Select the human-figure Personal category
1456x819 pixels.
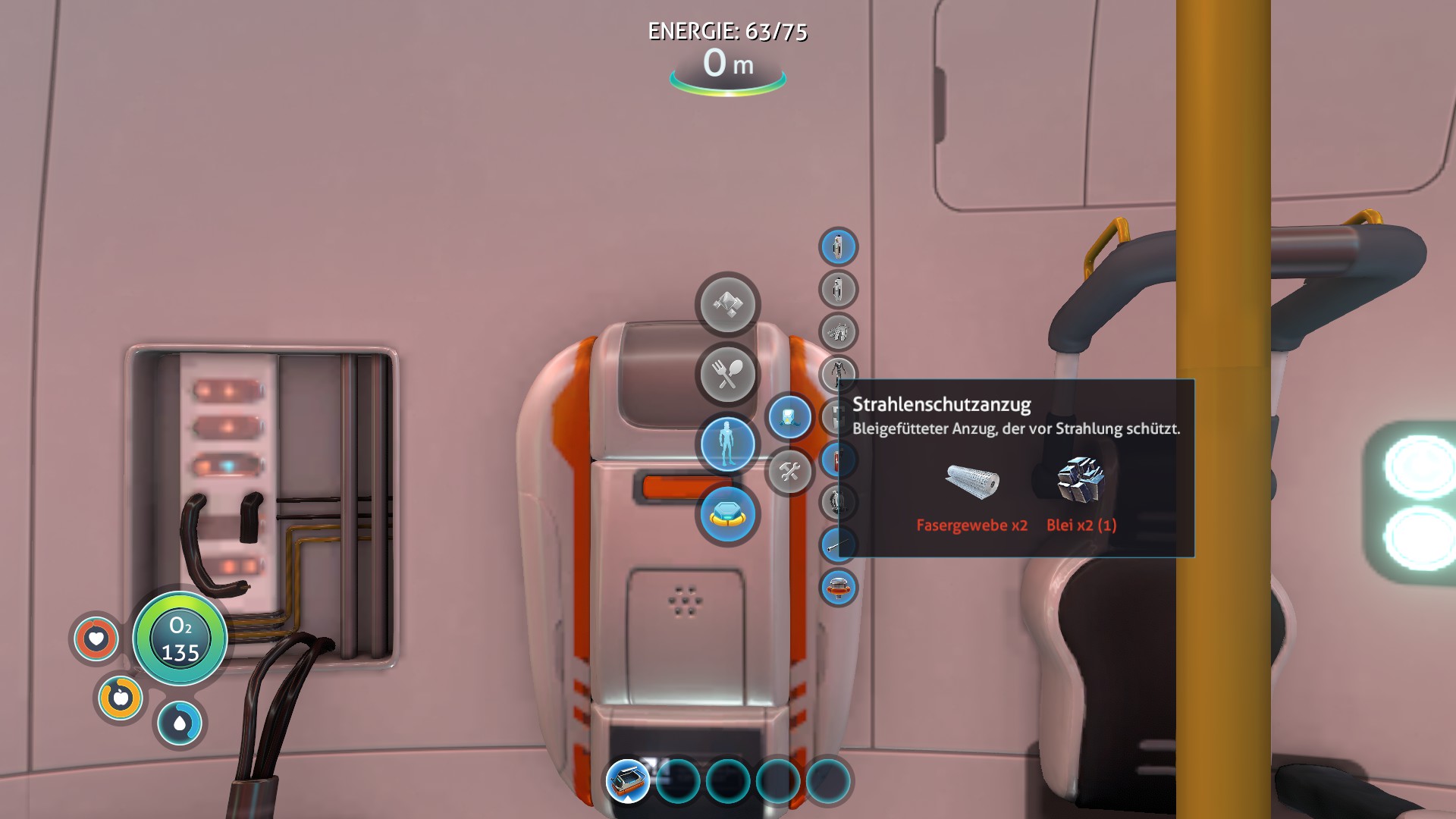[x=727, y=444]
